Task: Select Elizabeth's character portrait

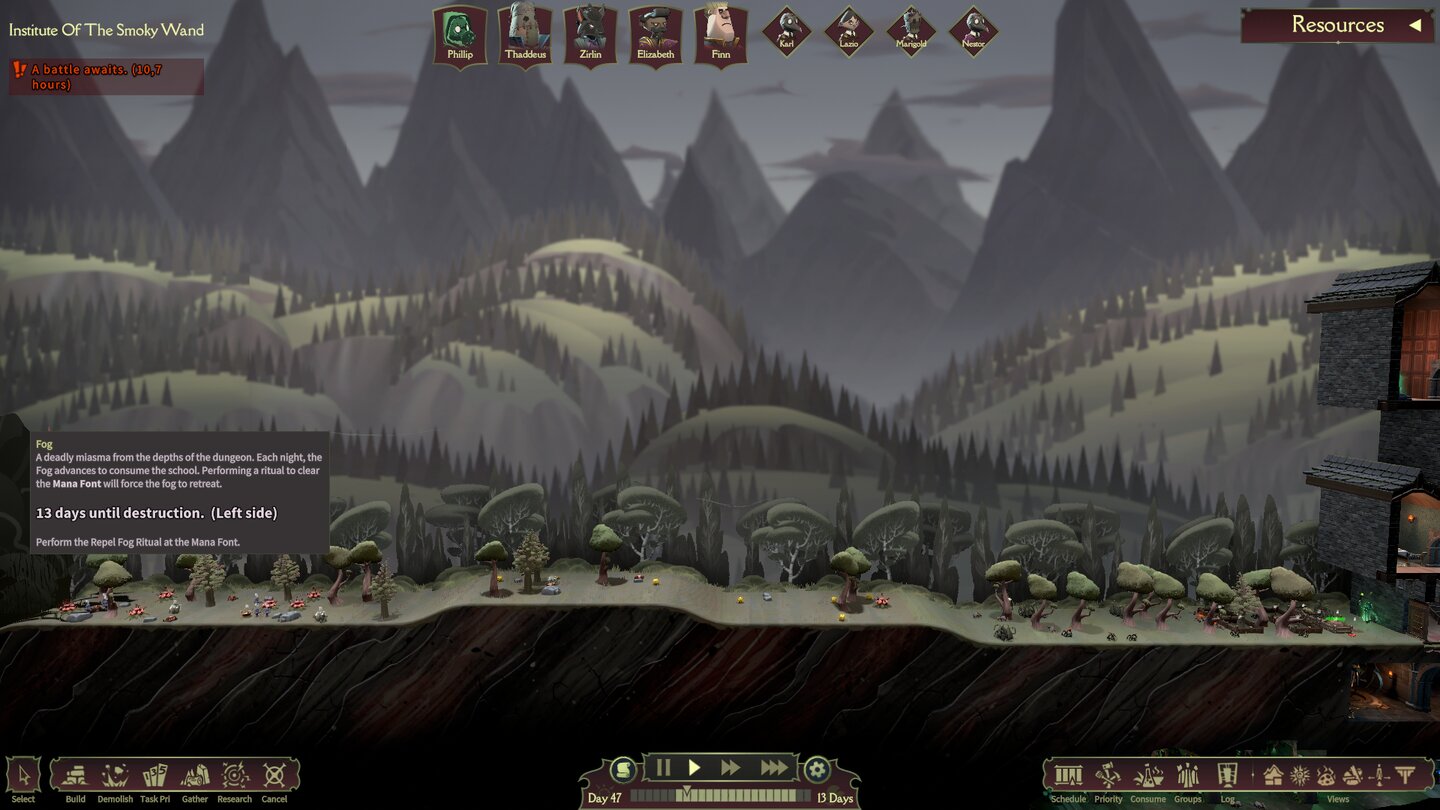Action: coord(656,34)
